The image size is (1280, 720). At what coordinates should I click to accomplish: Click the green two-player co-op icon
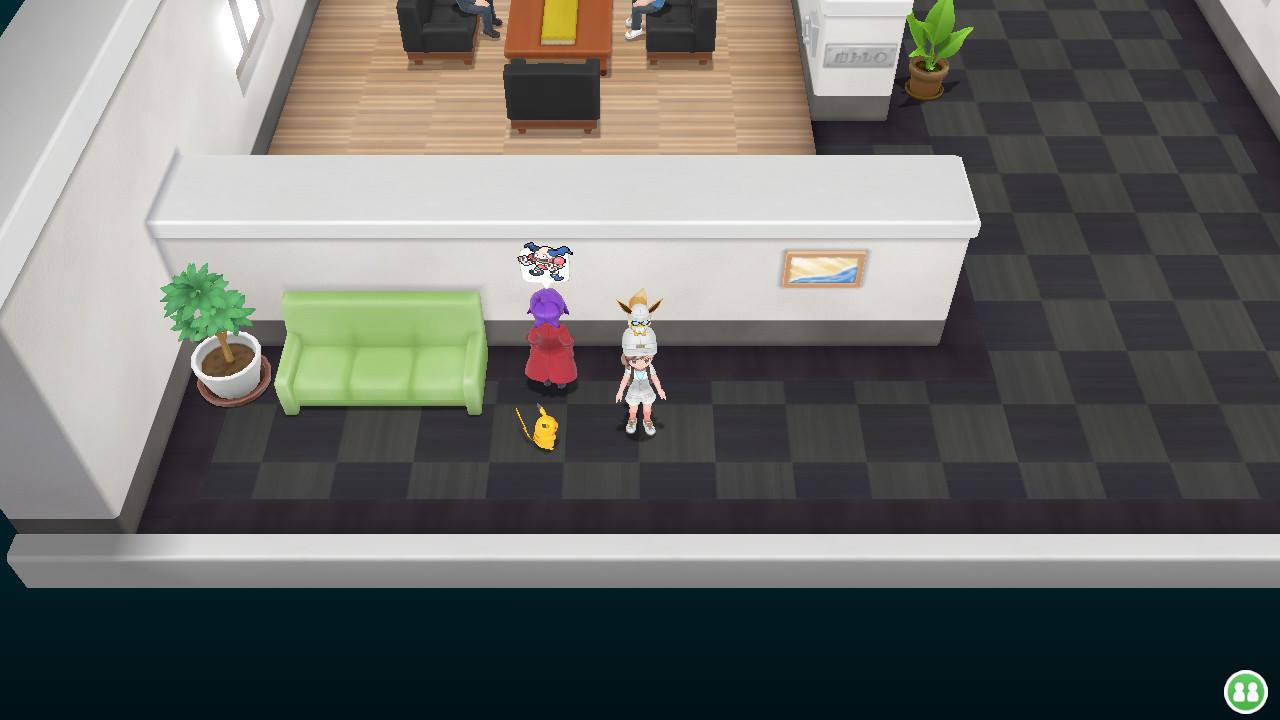click(1245, 691)
